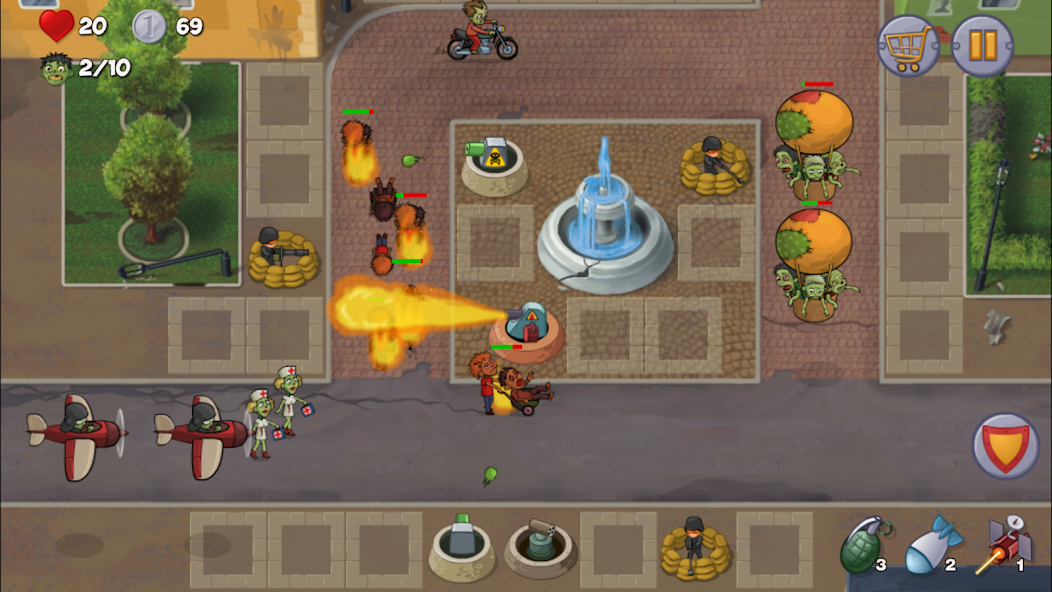
Task: Pause the game
Action: pyautogui.click(x=982, y=46)
